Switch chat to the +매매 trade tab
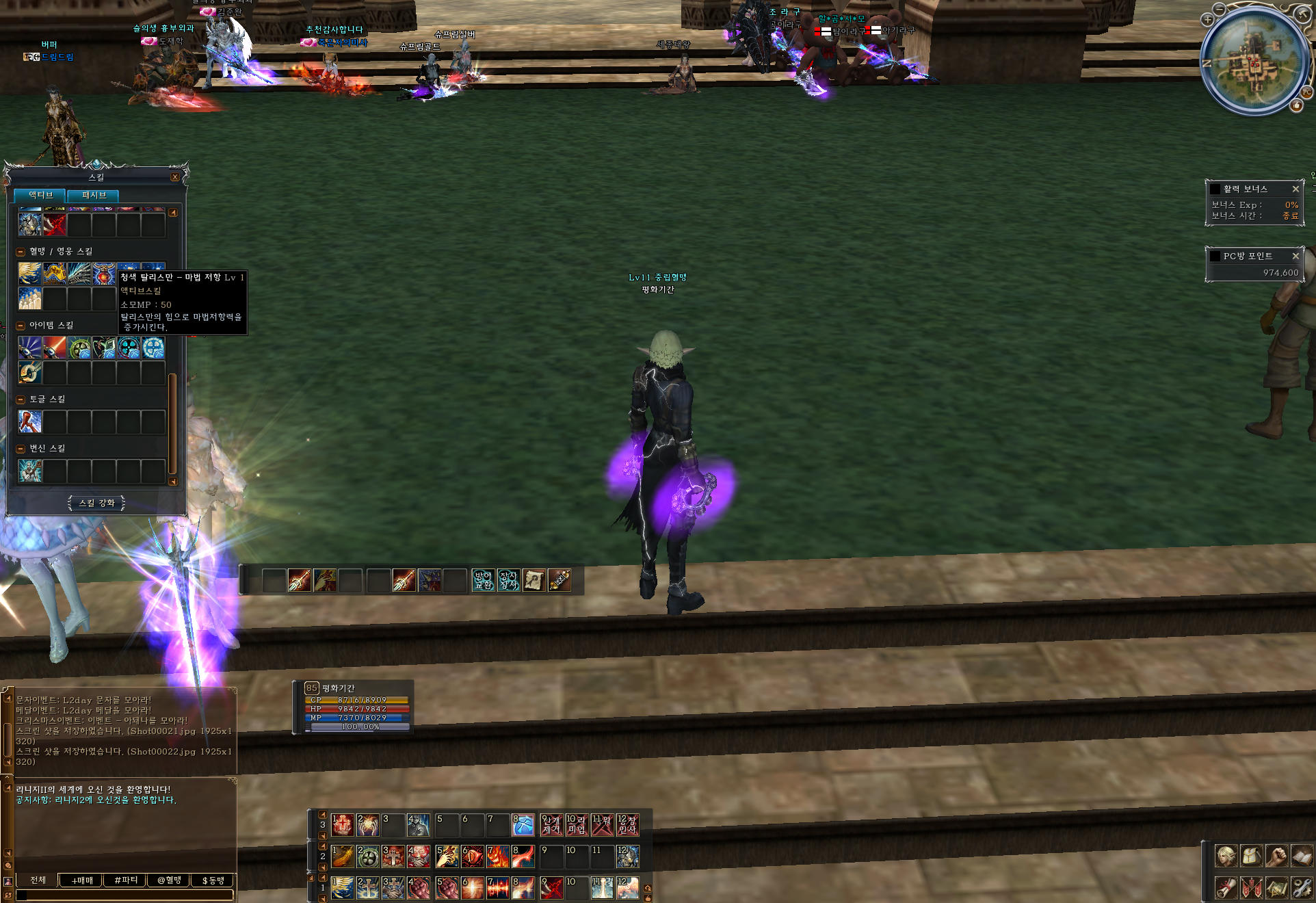The width and height of the screenshot is (1316, 903). (x=82, y=880)
